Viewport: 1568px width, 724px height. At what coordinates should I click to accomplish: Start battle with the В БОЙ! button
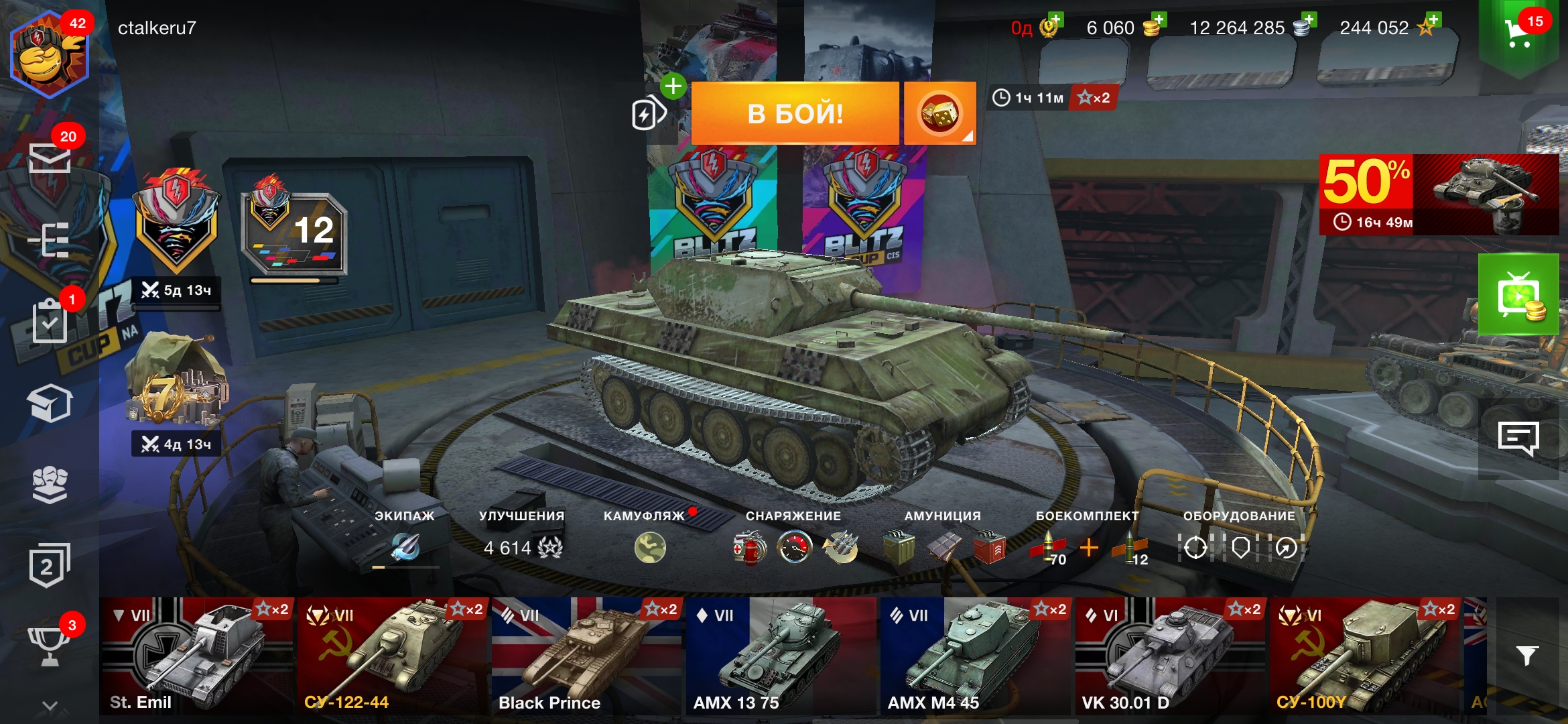click(x=795, y=113)
